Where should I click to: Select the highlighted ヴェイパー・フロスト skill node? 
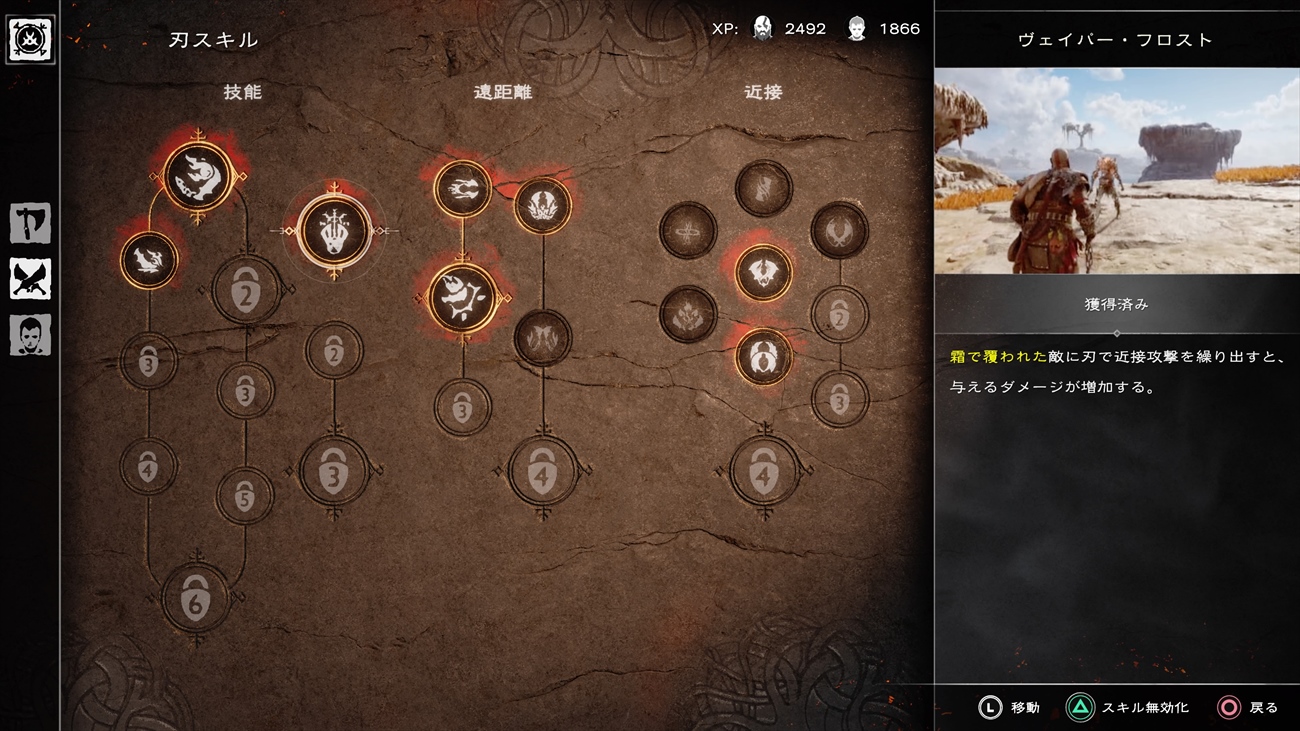[334, 231]
